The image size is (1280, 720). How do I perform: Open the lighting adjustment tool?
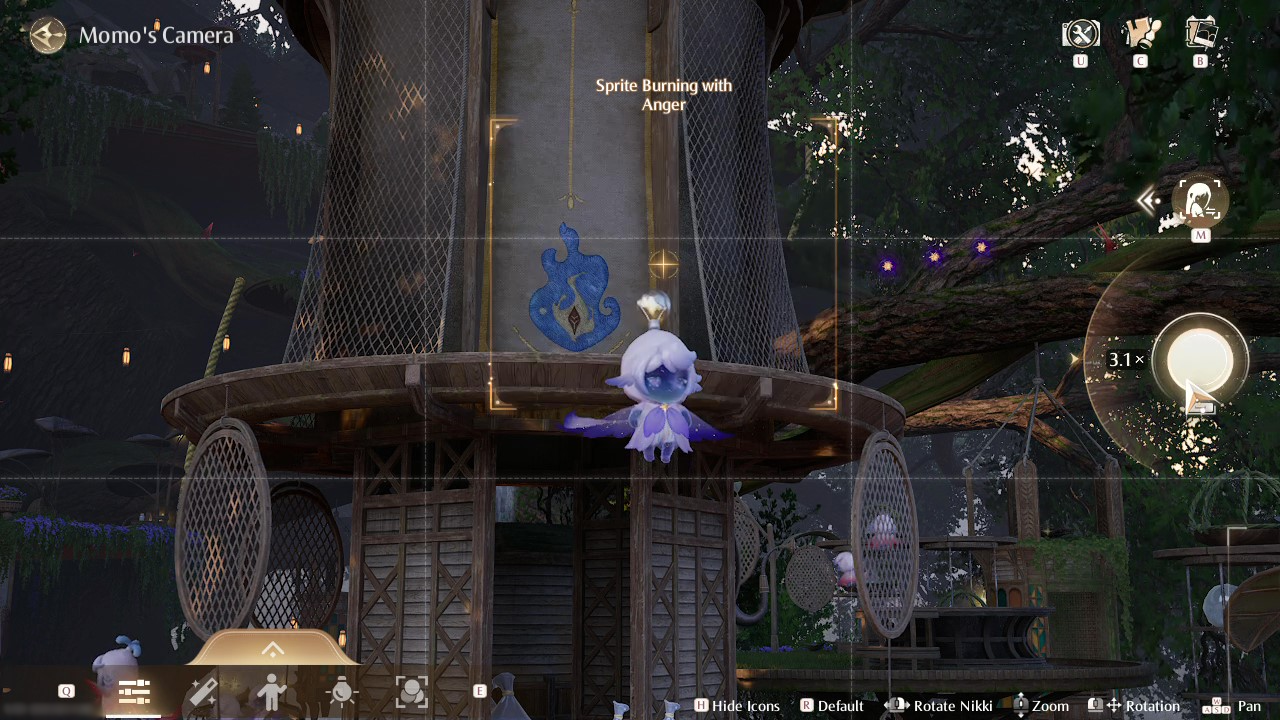tap(342, 691)
